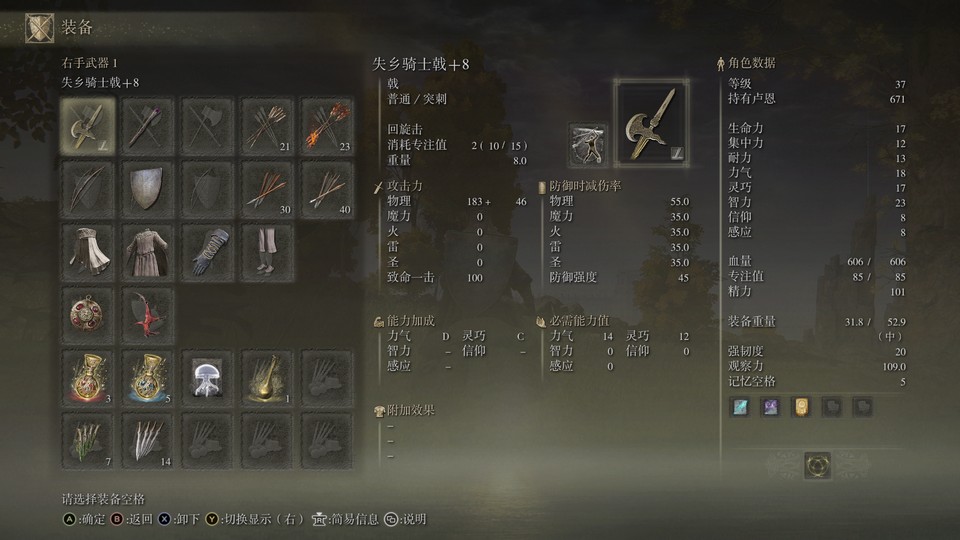
Task: Pick the arrow slot holding 21 arrows
Action: pos(267,125)
